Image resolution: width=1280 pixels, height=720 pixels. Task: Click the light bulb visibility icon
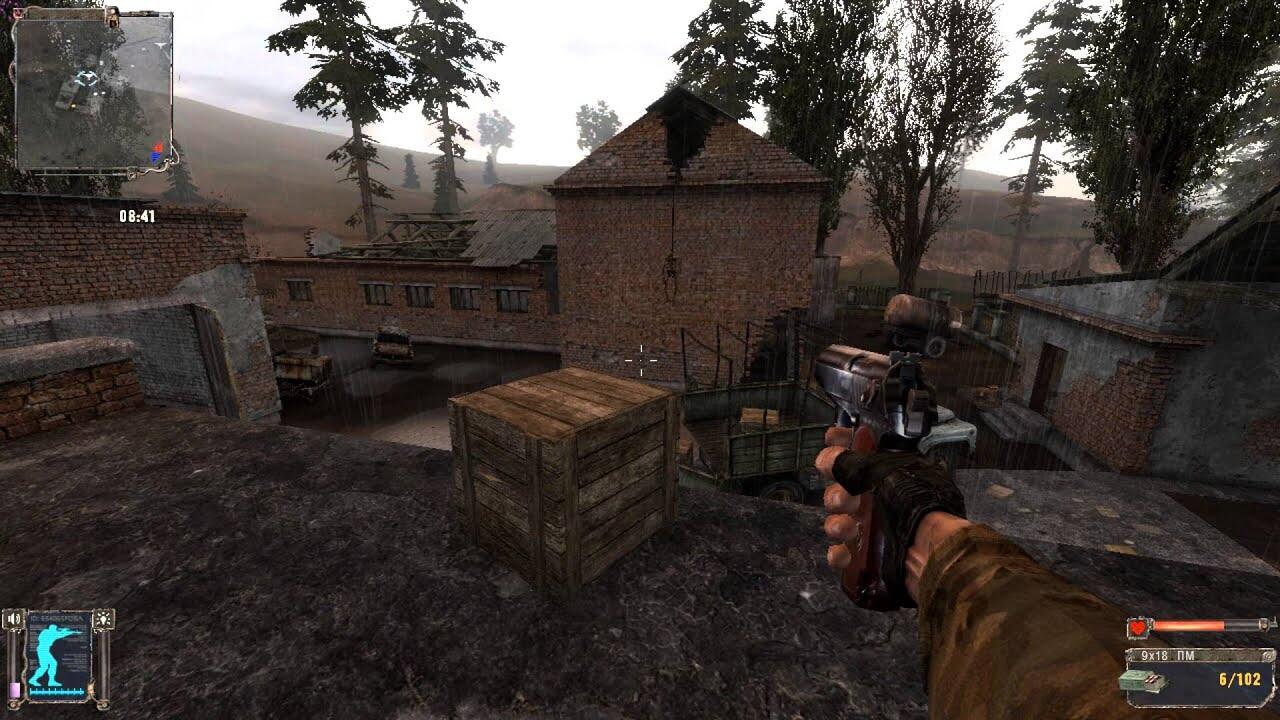103,621
